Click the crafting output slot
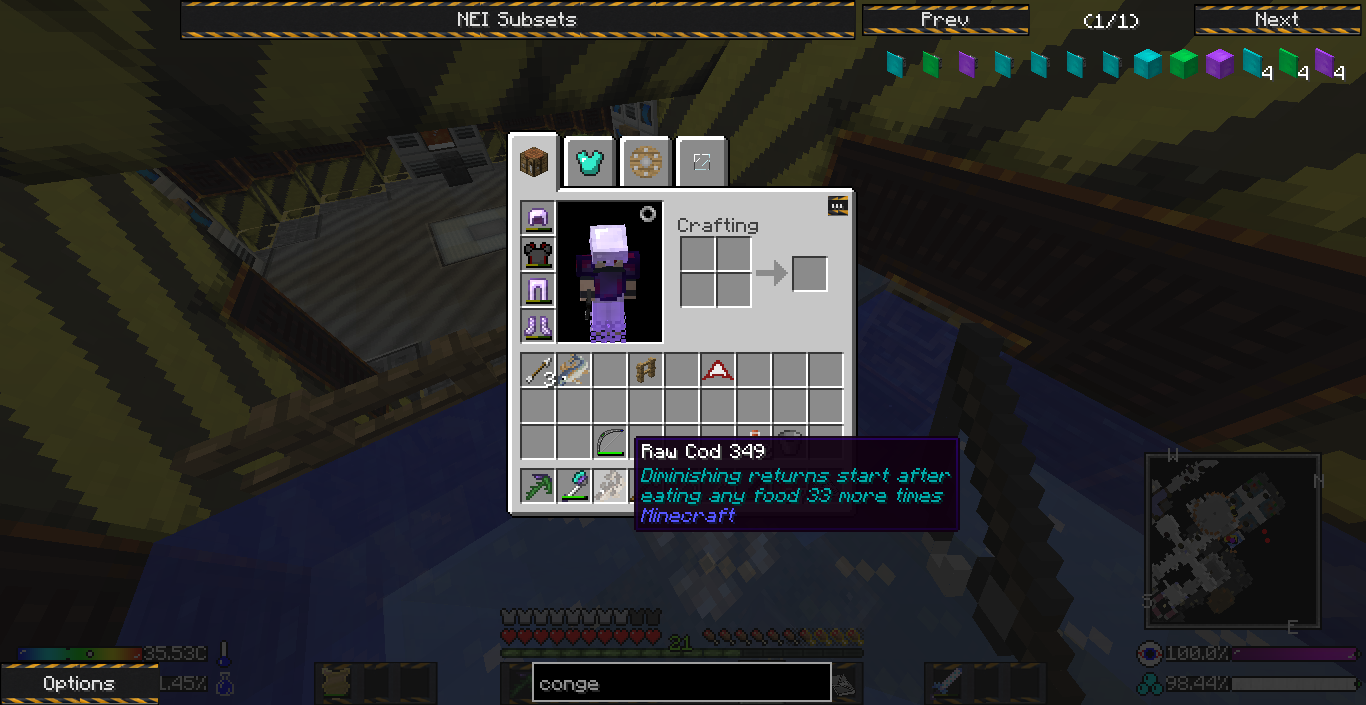Screen dimensions: 1366x705 [x=810, y=274]
